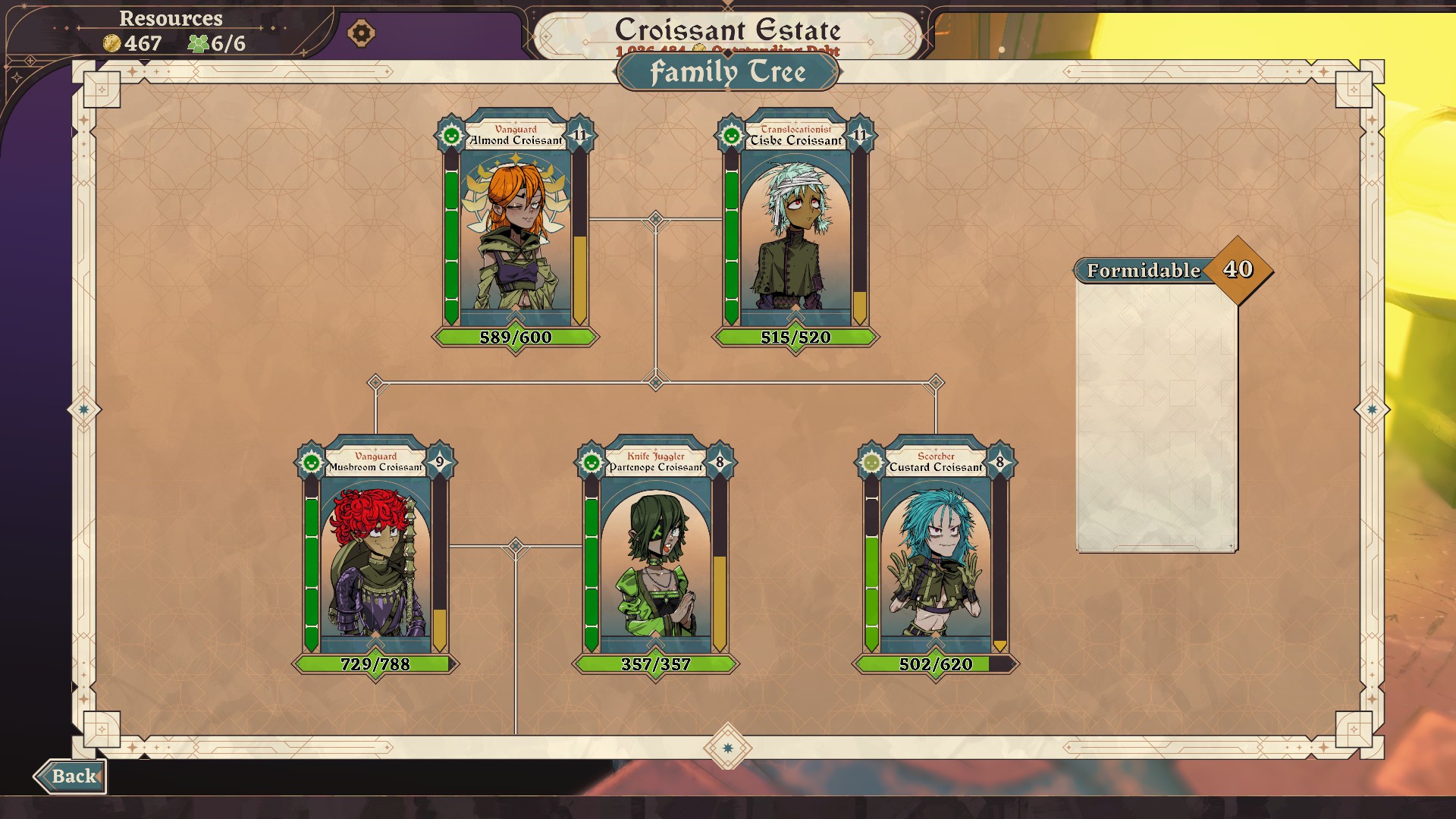Go back using the Back button

71,776
